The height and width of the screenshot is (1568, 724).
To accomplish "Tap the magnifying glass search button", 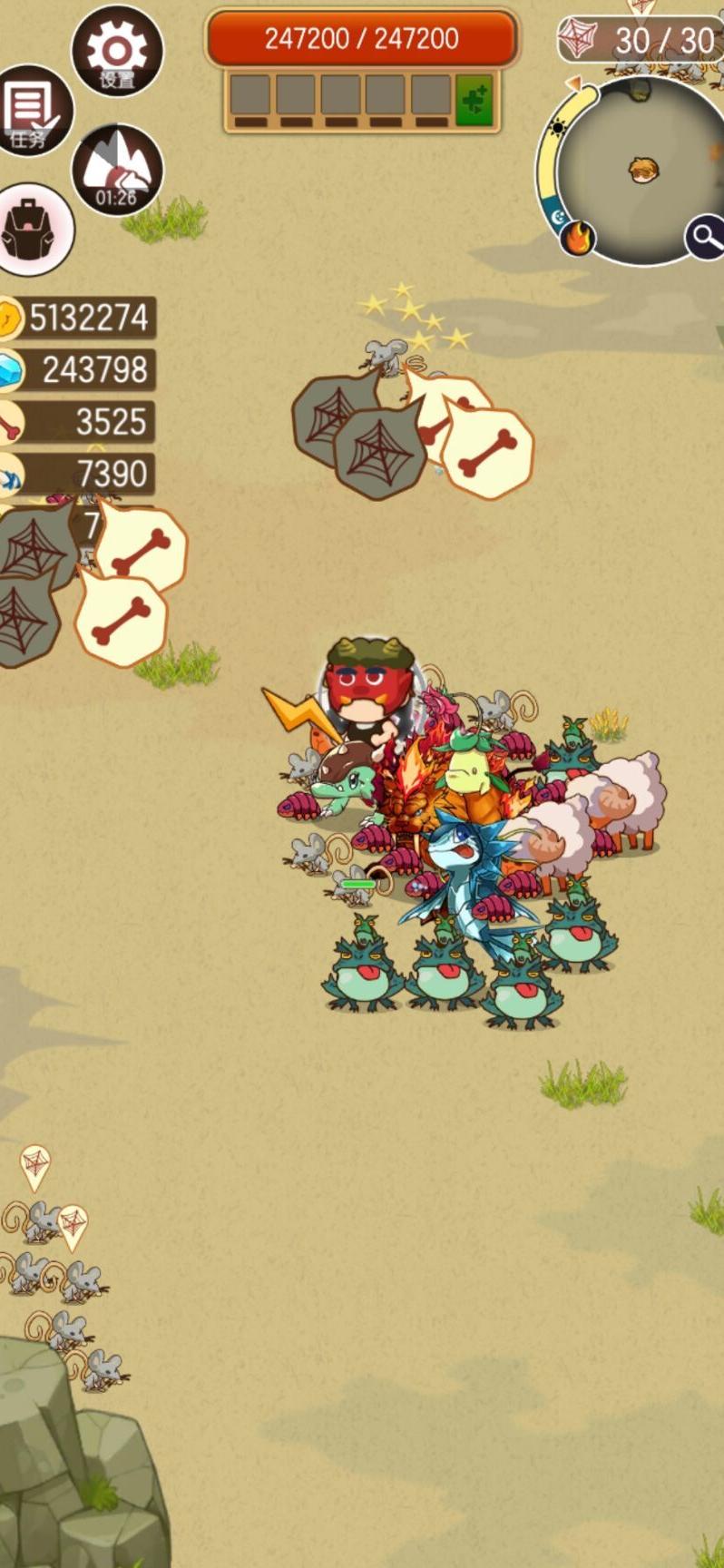I will [x=705, y=237].
